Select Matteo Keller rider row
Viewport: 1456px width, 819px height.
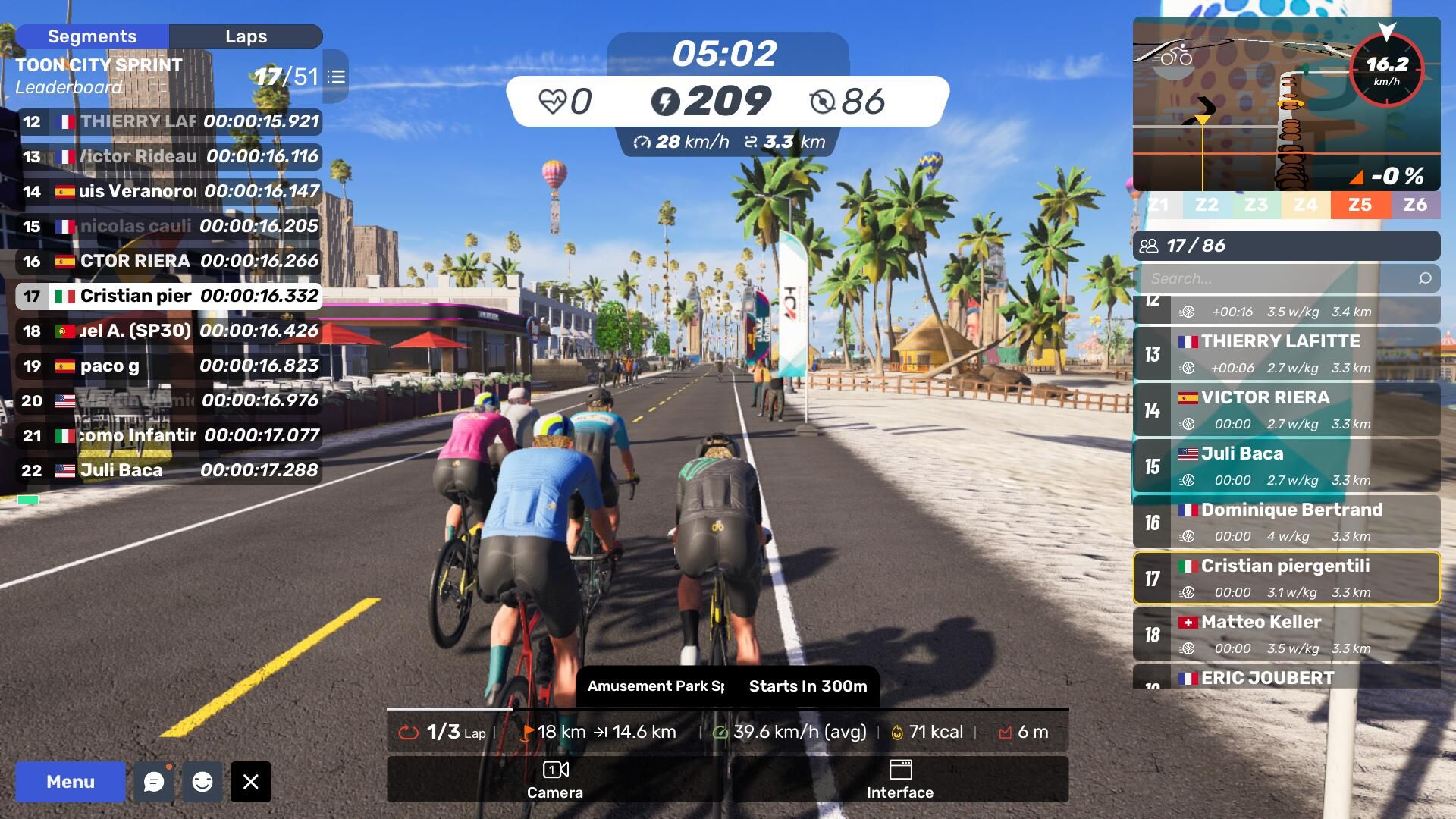point(1286,634)
